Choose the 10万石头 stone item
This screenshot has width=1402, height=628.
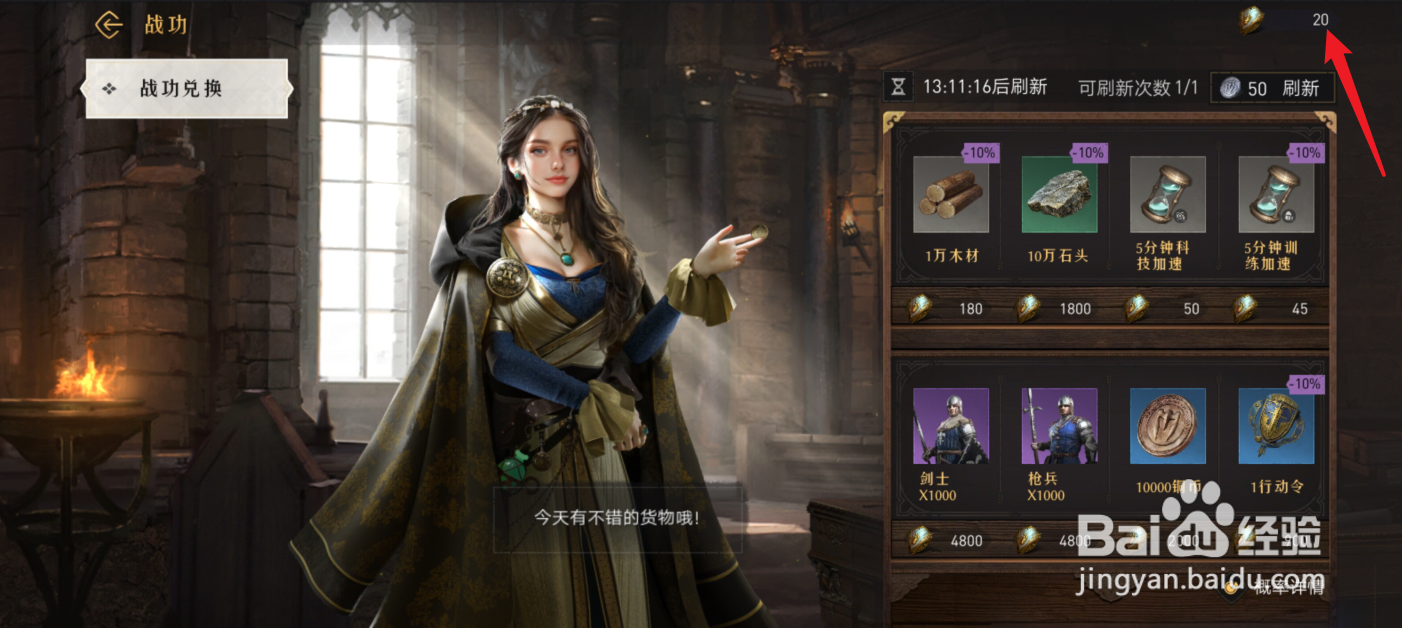(1059, 195)
